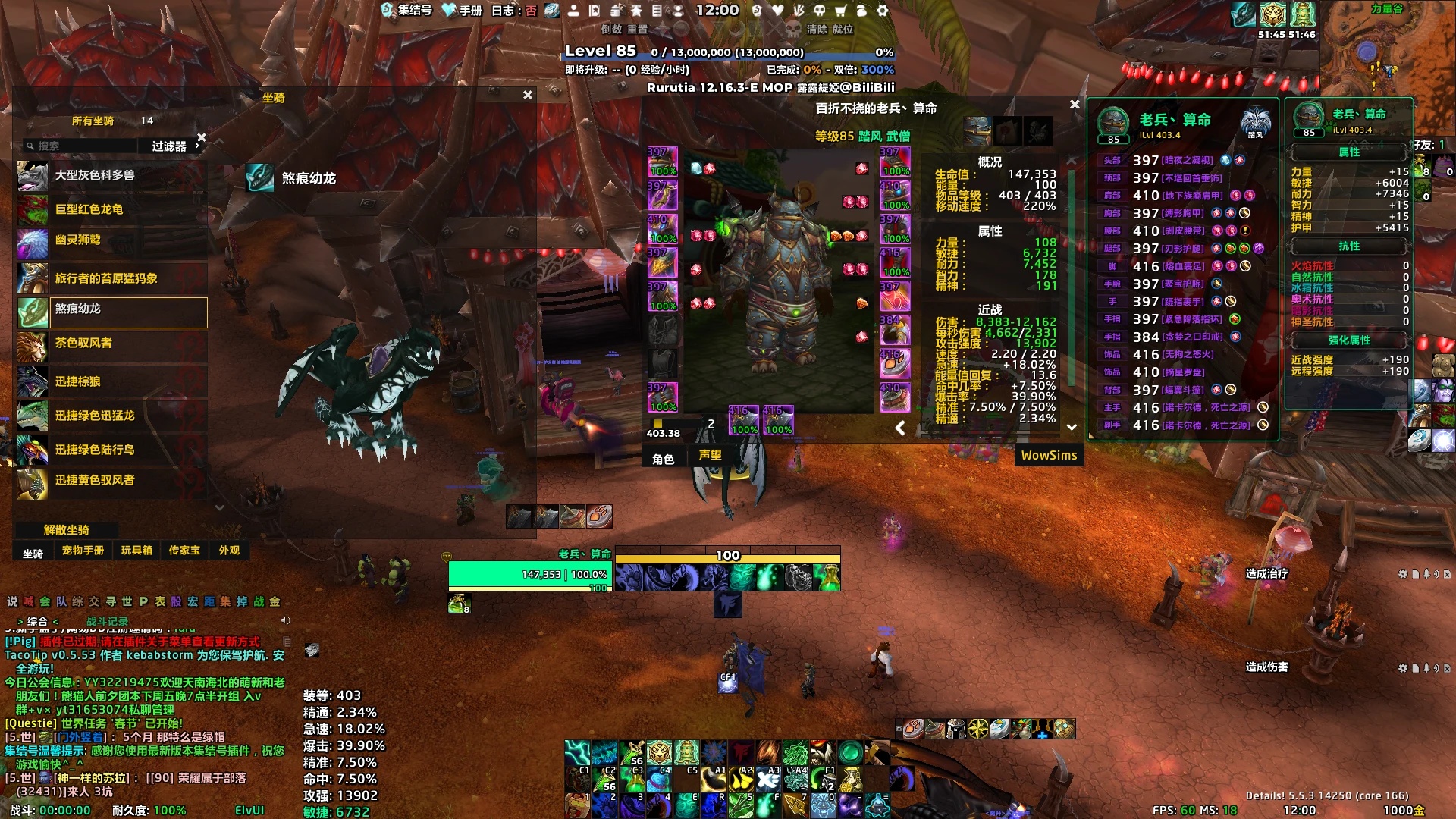The width and height of the screenshot is (1456, 819).
Task: Select 旅行者的苔原猛犸象 mount
Action: tap(112, 278)
